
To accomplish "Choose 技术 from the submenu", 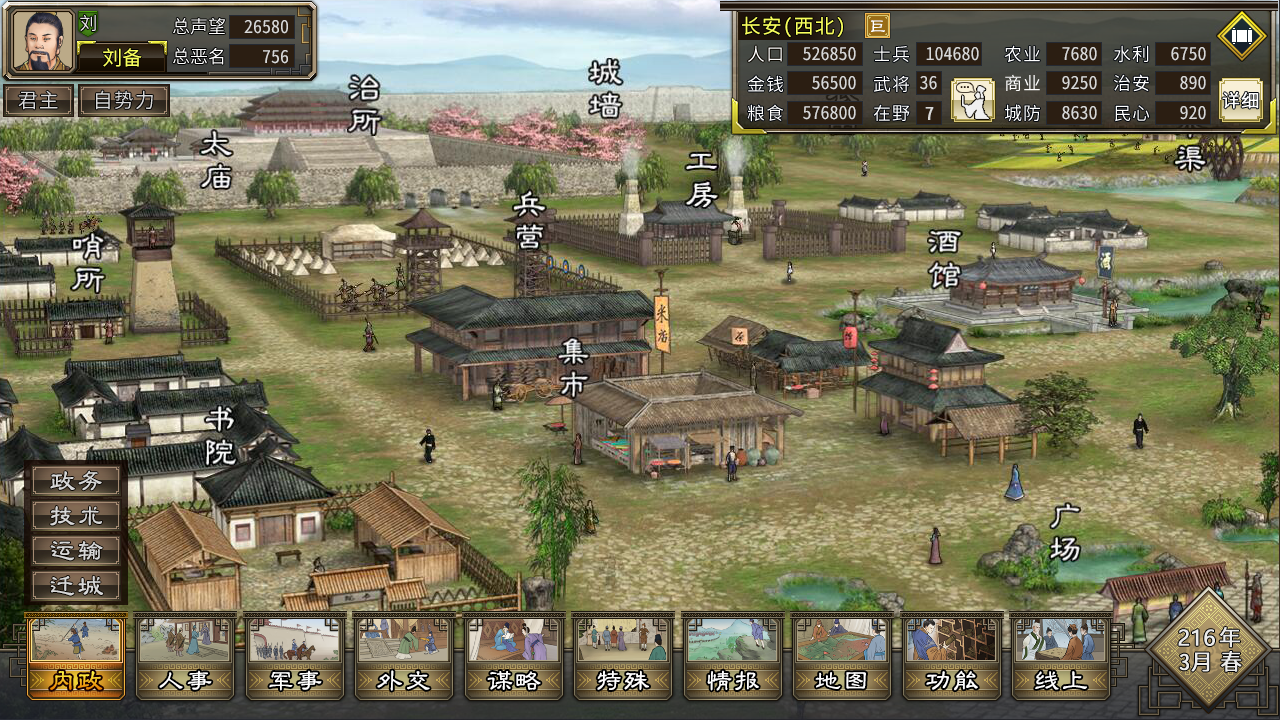I will point(77,516).
